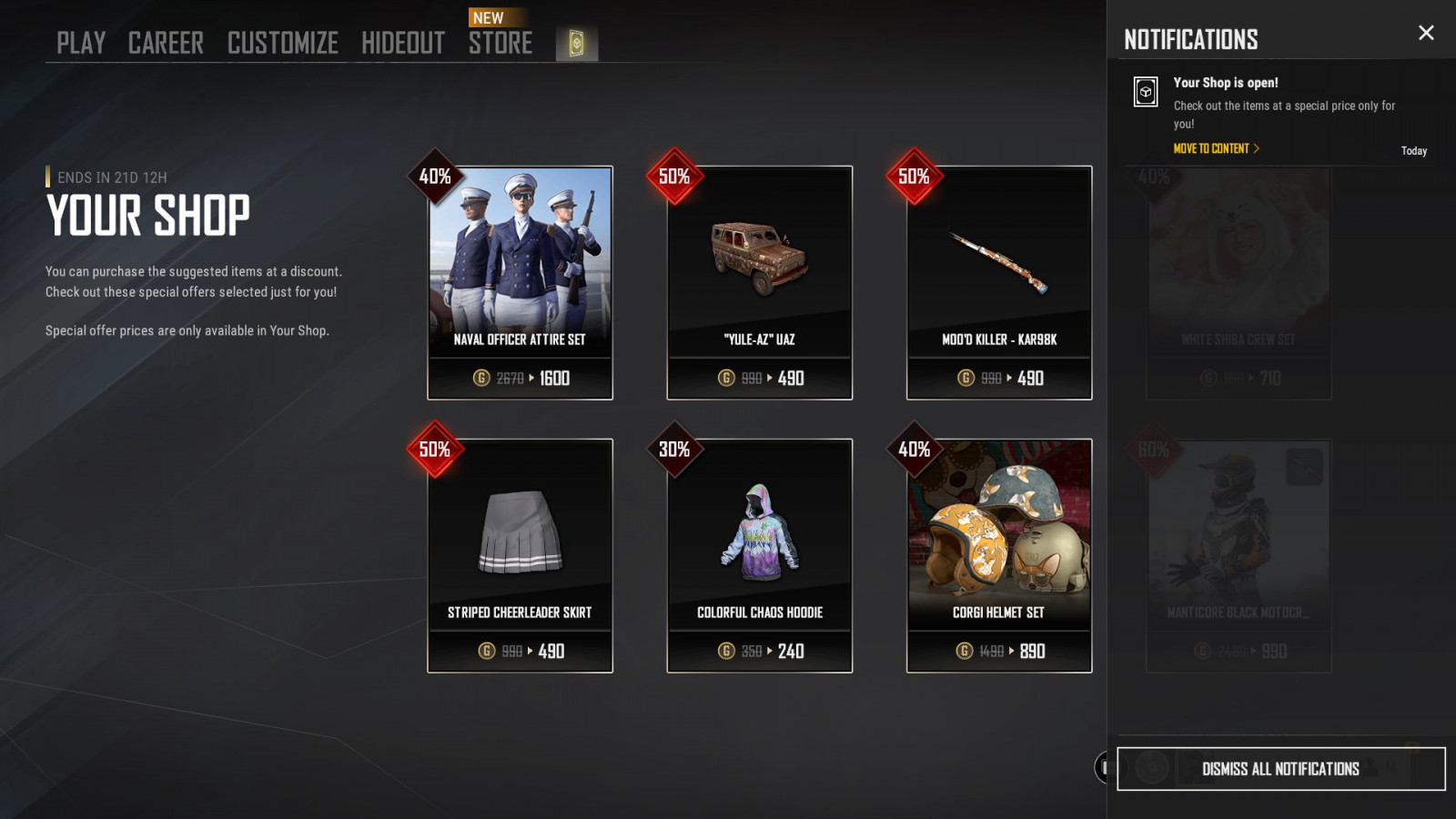Choose the "Yule-AZ" UAZ vehicle skin
This screenshot has width=1456, height=819.
(760, 282)
